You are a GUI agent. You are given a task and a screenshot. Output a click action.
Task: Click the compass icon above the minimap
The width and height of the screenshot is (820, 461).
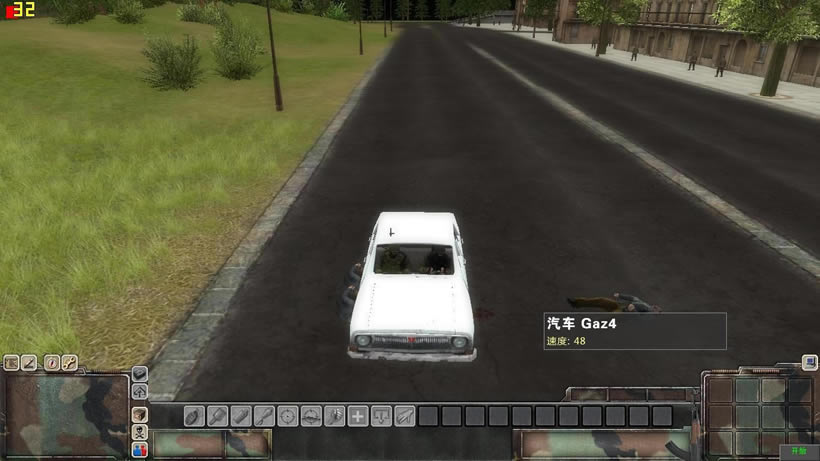pyautogui.click(x=50, y=363)
